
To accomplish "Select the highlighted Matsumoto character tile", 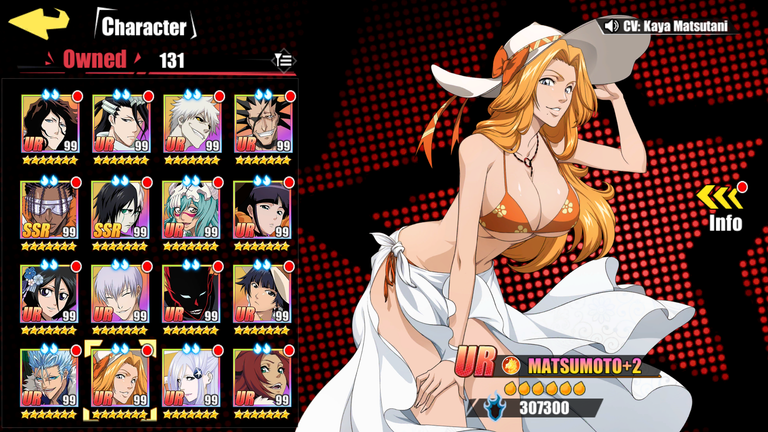I will 120,377.
